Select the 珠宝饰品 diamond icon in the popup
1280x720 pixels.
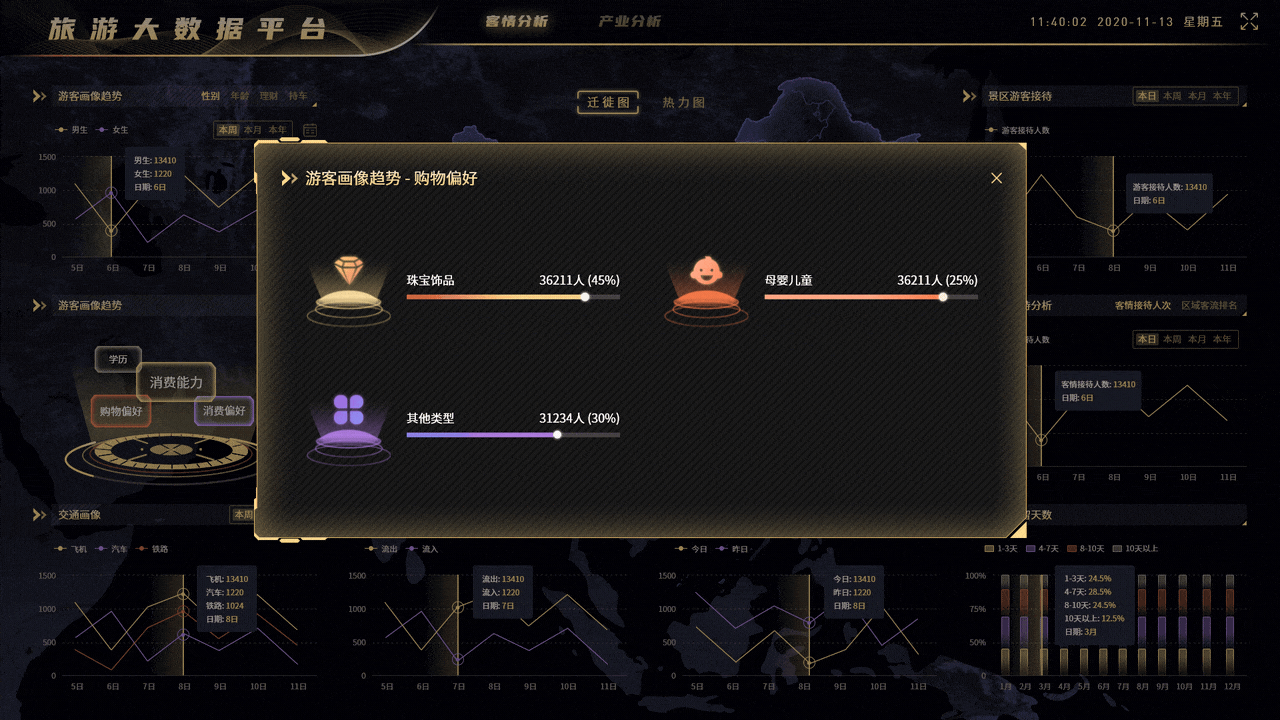point(349,283)
